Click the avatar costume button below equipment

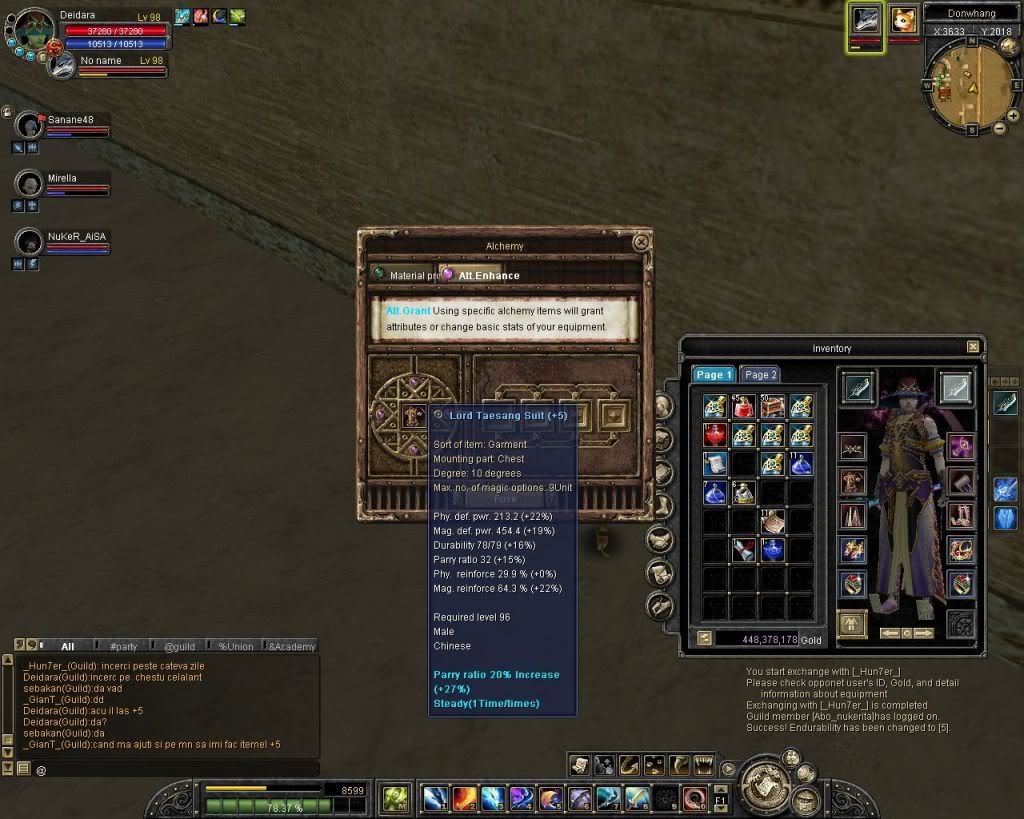pyautogui.click(x=852, y=623)
